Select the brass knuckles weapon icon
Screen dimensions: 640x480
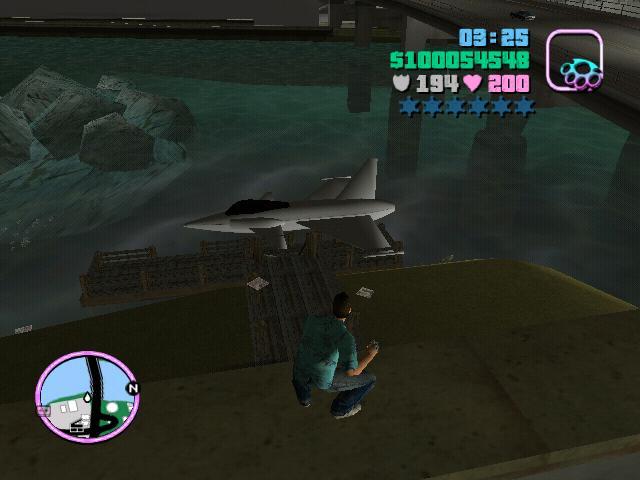(575, 62)
